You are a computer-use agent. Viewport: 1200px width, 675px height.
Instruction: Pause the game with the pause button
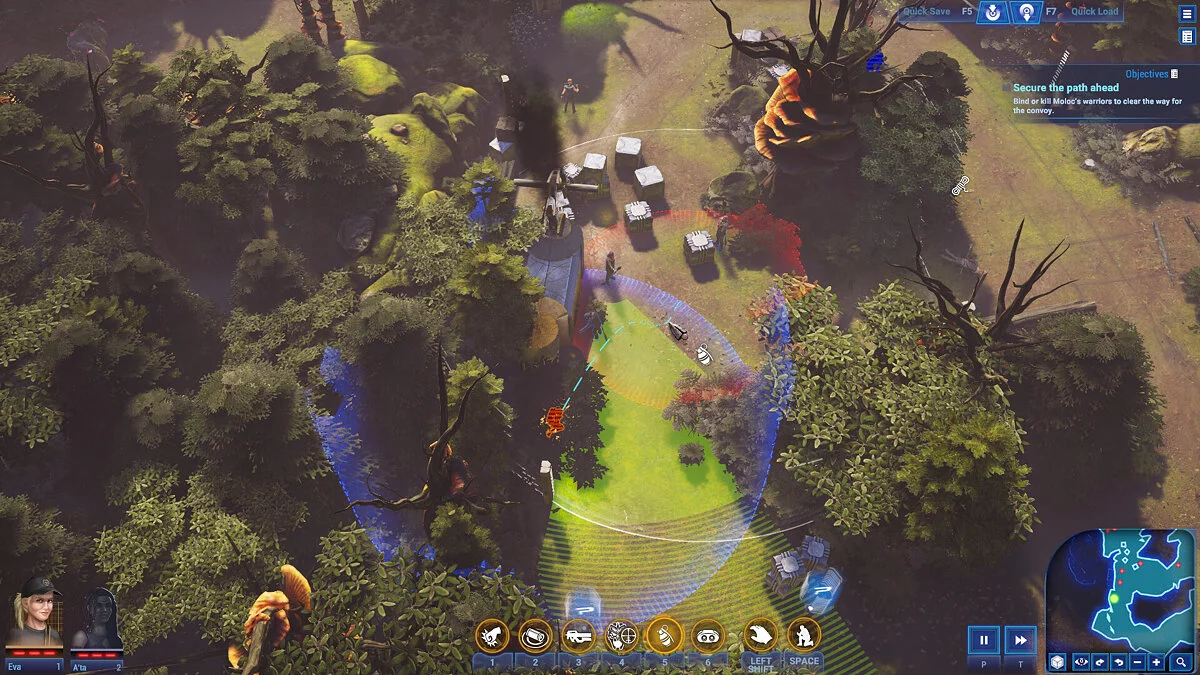[984, 640]
